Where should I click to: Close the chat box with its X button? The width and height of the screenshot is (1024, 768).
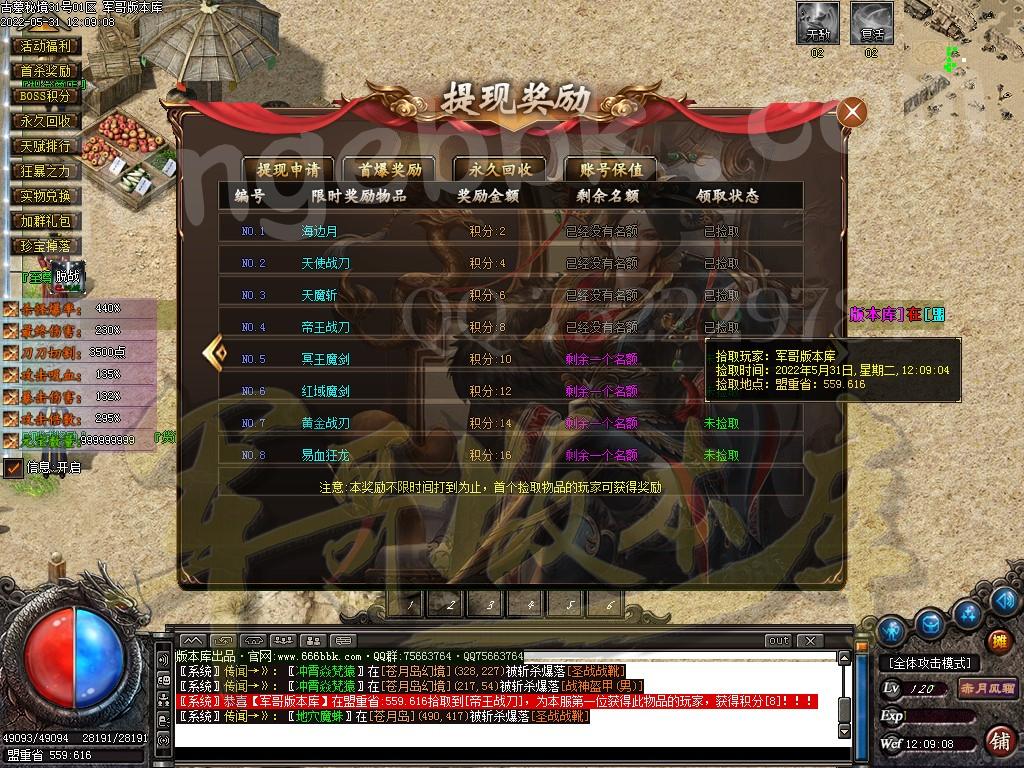pyautogui.click(x=809, y=640)
